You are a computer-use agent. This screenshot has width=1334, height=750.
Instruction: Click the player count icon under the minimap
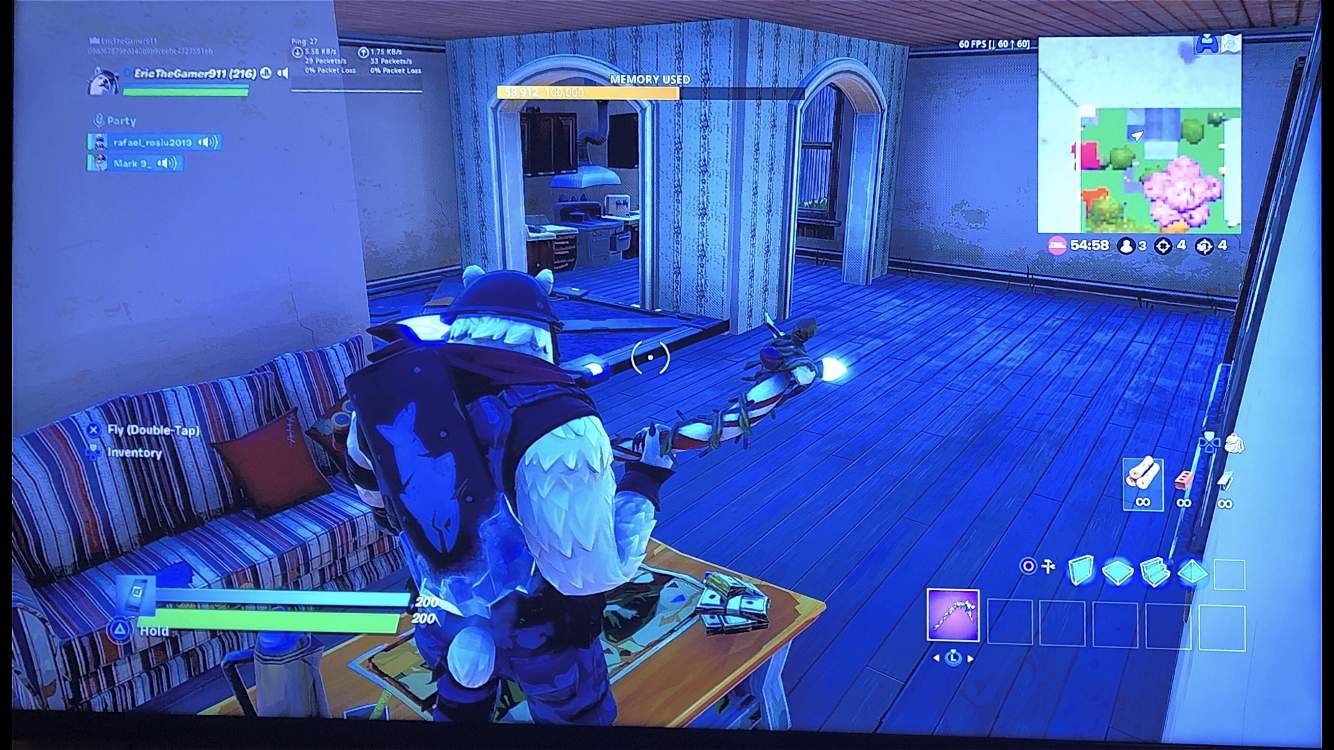[x=1126, y=246]
